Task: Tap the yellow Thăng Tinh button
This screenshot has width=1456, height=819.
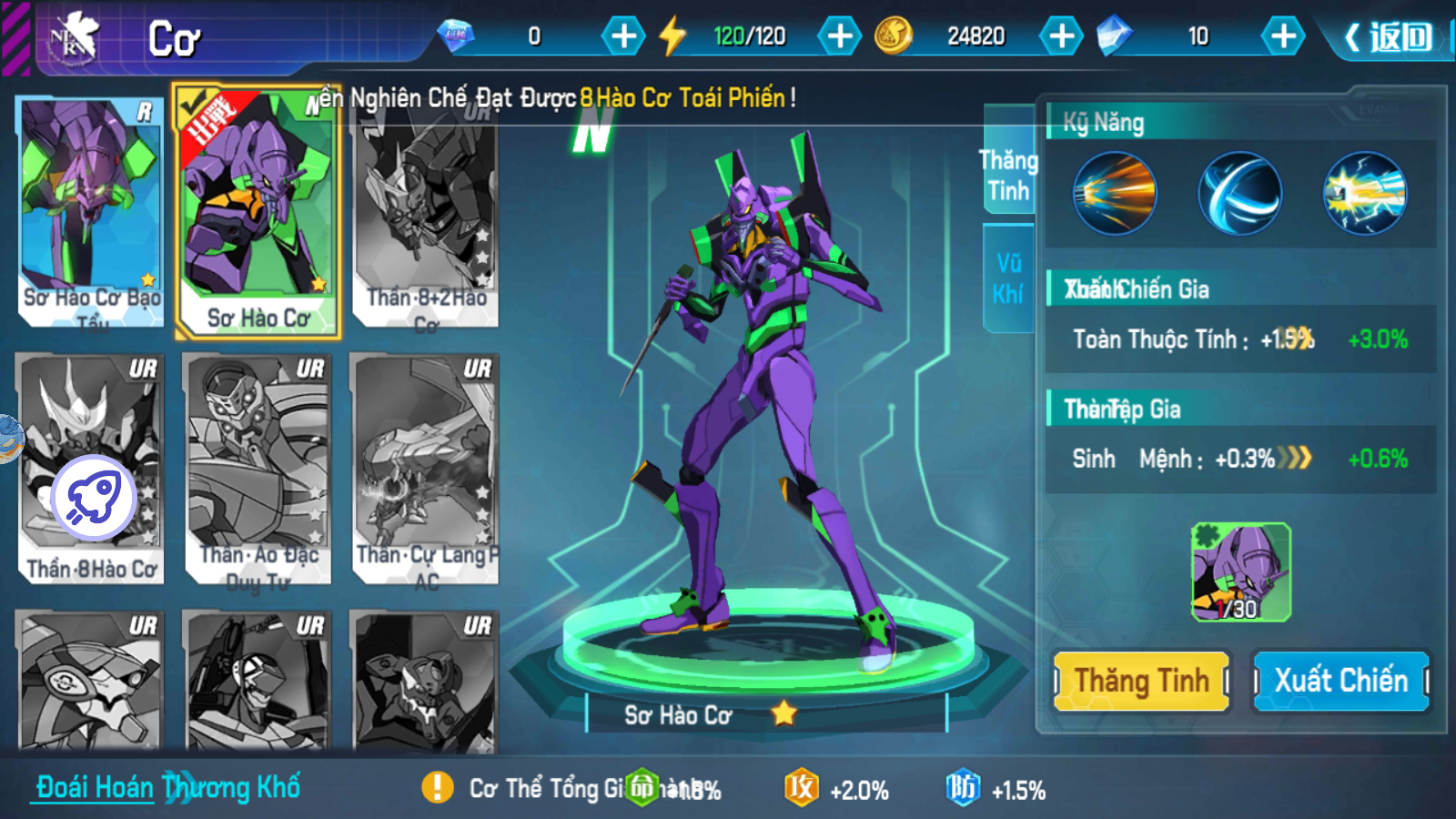Action: (x=1141, y=681)
